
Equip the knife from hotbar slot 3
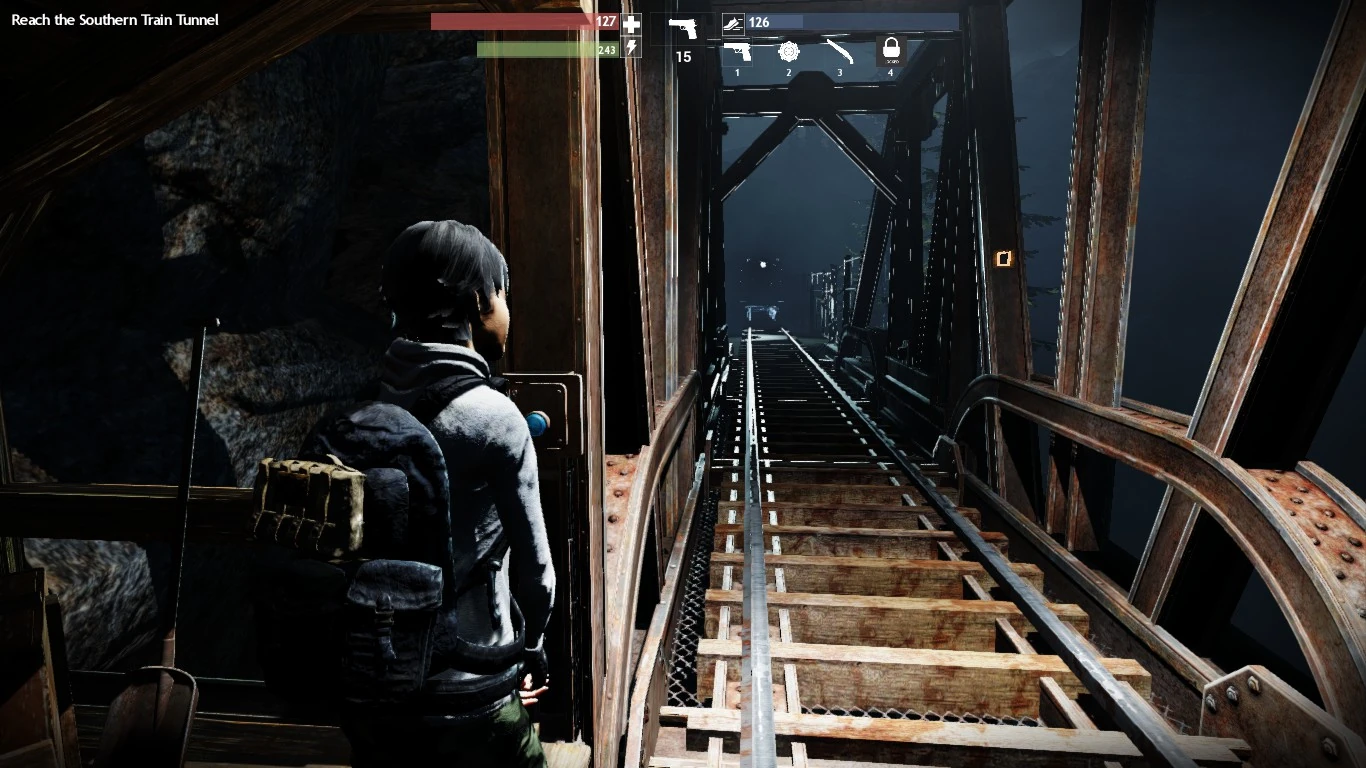(x=840, y=51)
